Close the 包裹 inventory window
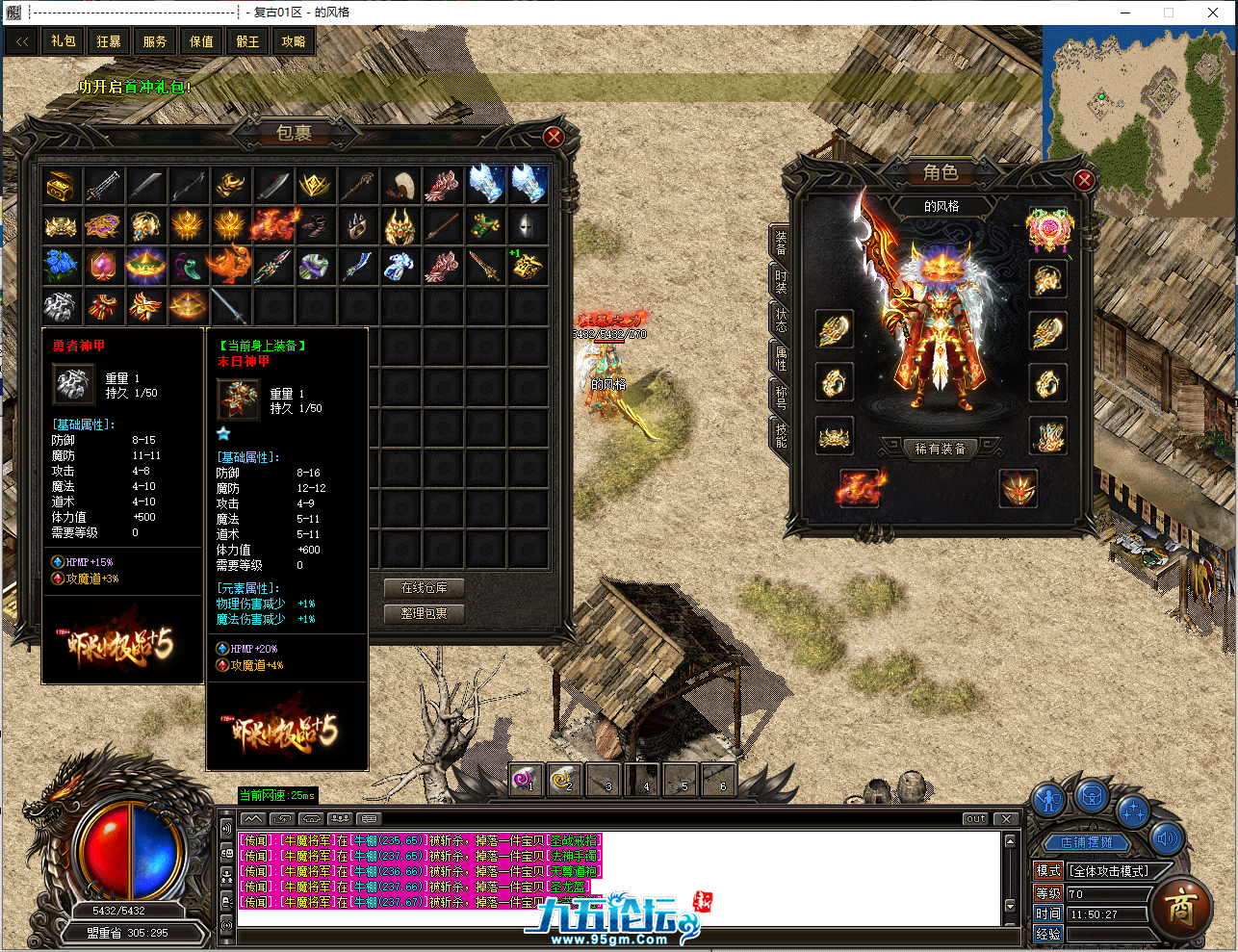Screen dimensions: 1238x952 coord(554,137)
